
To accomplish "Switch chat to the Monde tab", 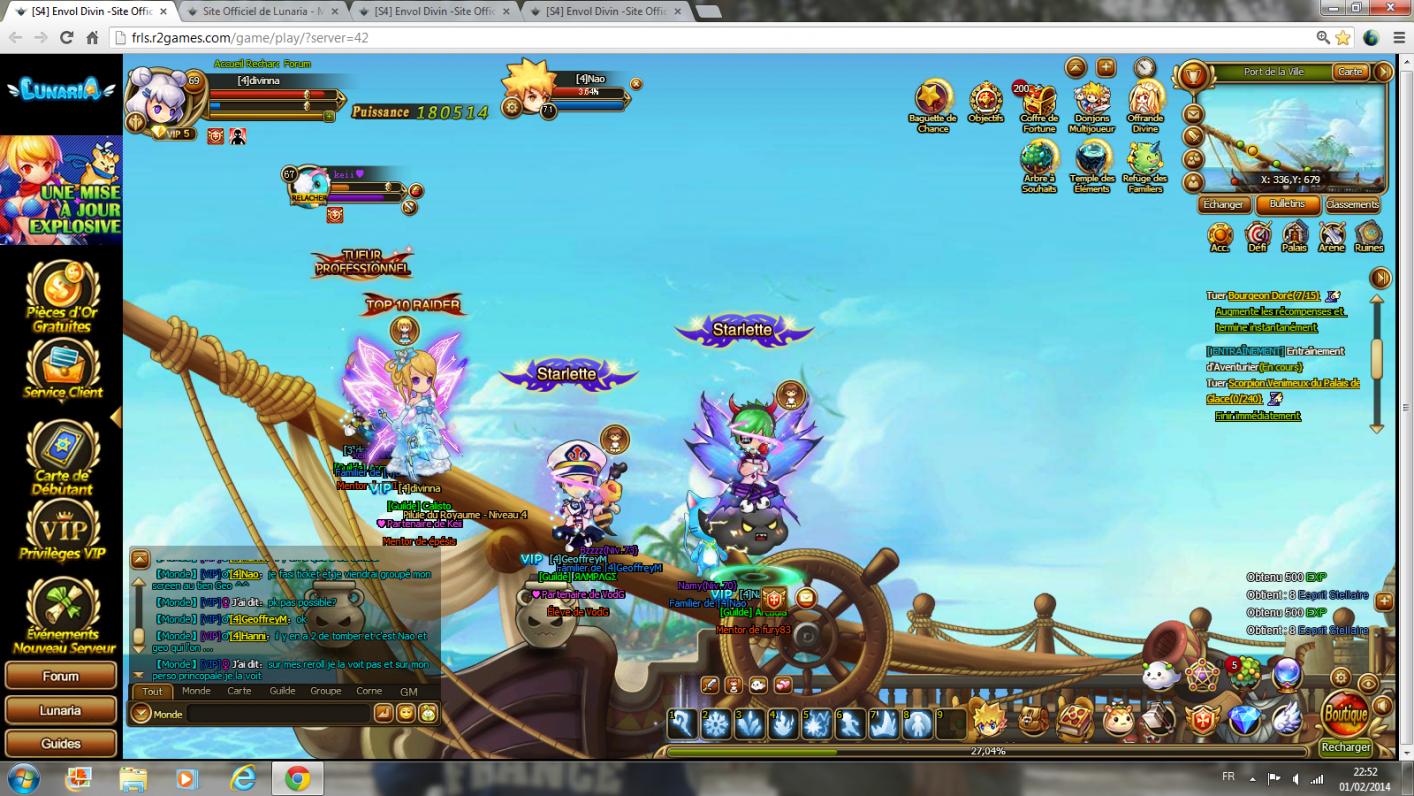I will click(196, 691).
